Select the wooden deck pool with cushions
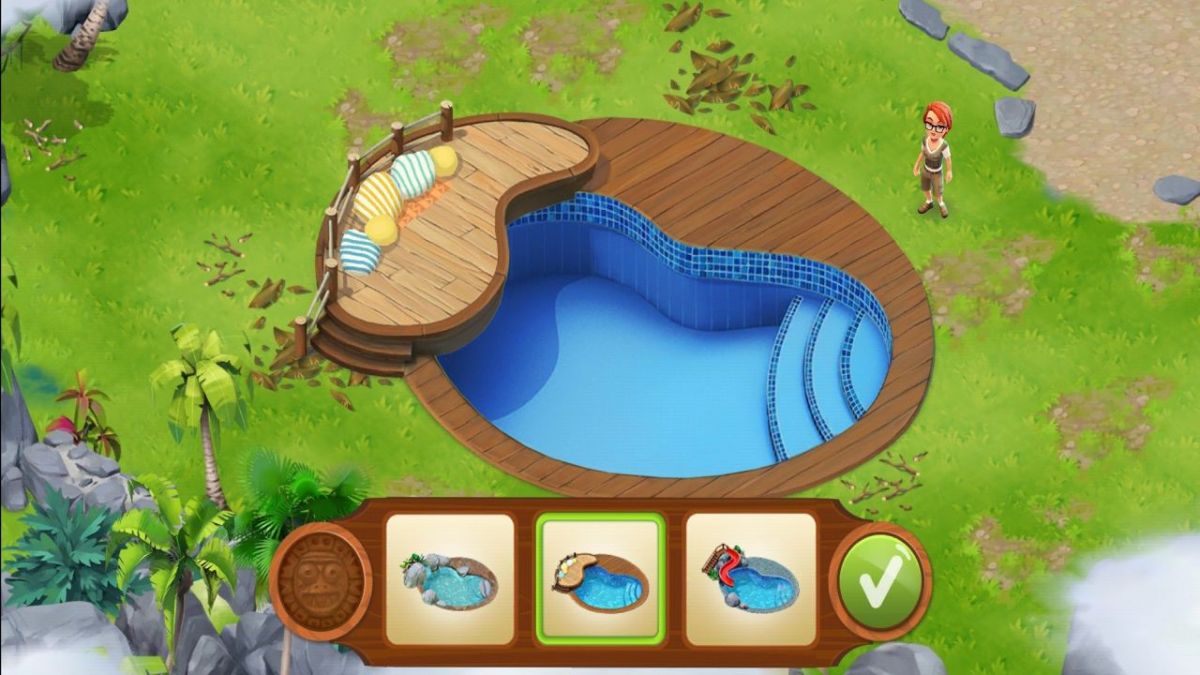The width and height of the screenshot is (1200, 675). [600, 579]
